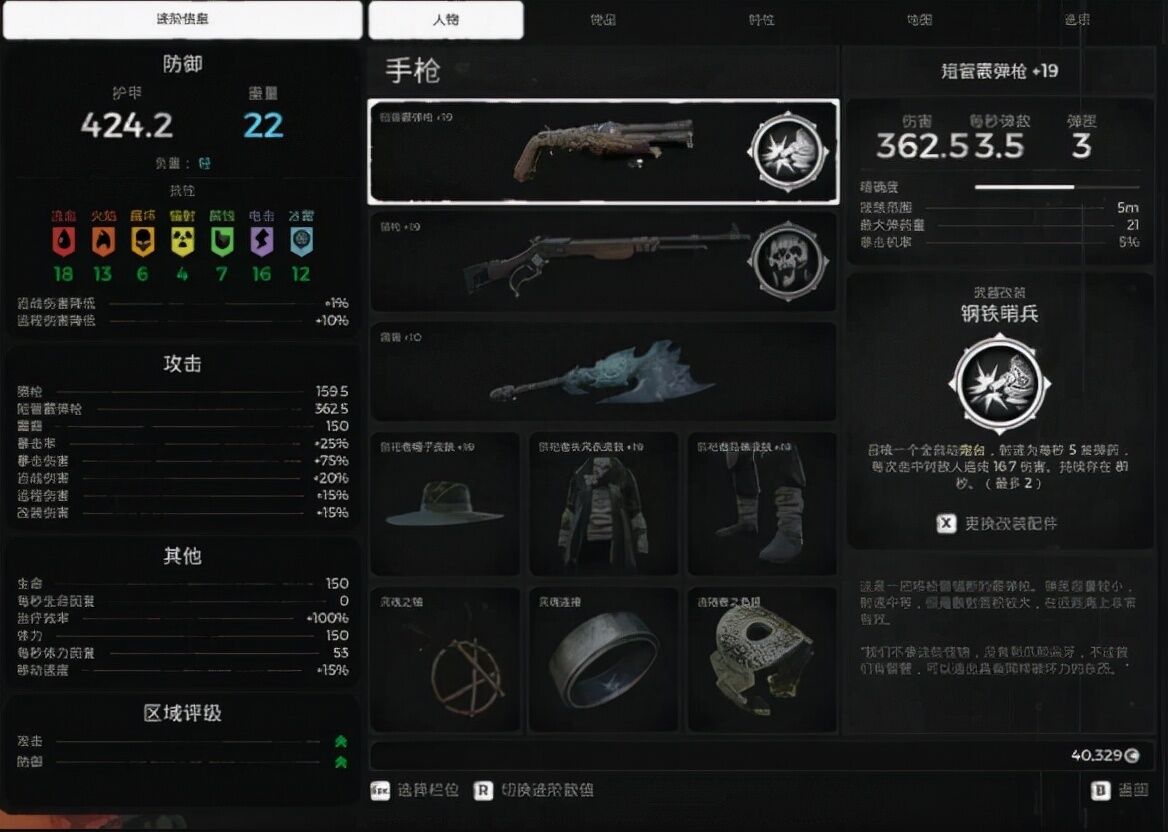Go to the 选项 options tab
This screenshot has height=832, width=1168.
click(1077, 20)
